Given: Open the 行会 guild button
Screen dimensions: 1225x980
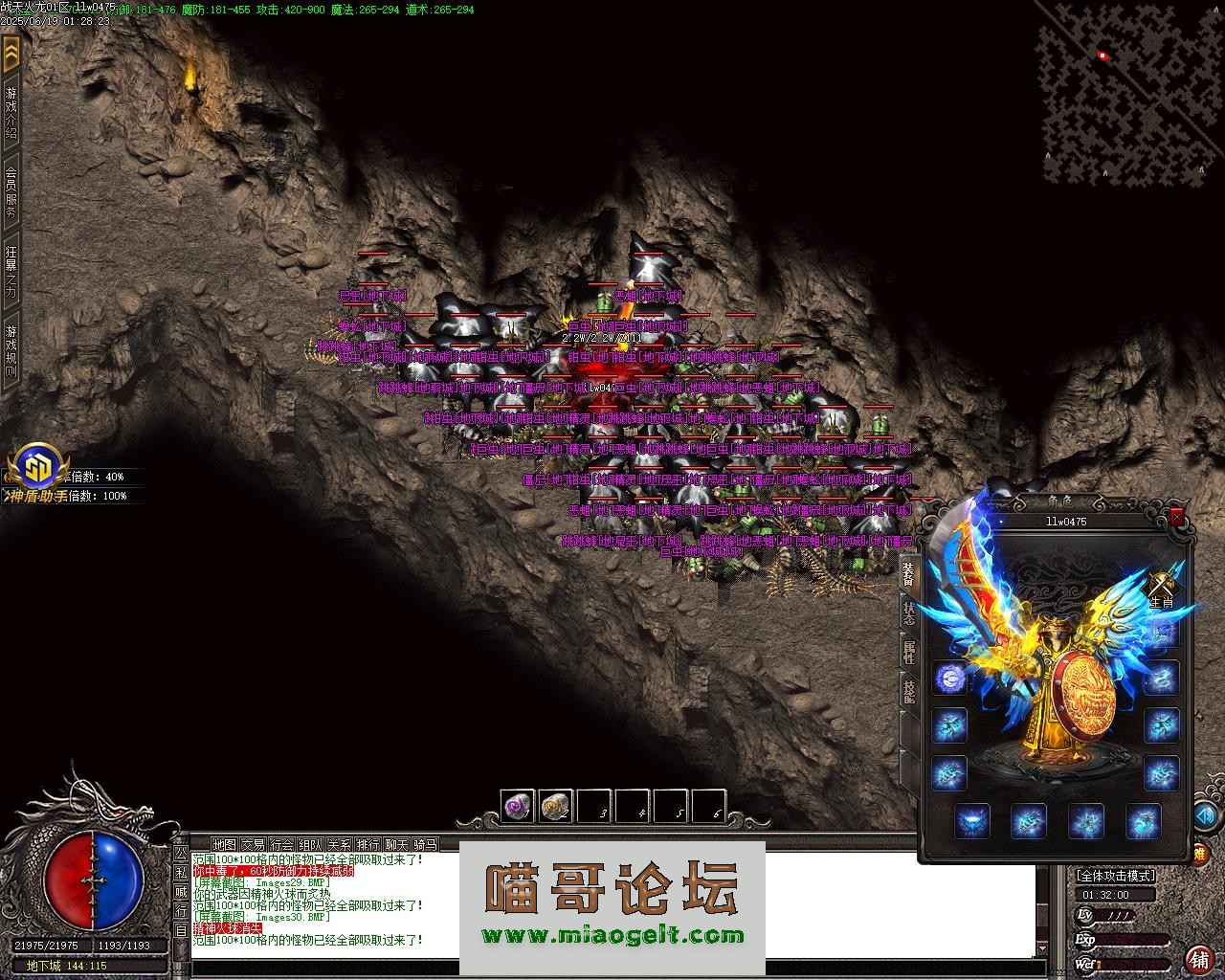Looking at the screenshot, I should (281, 844).
